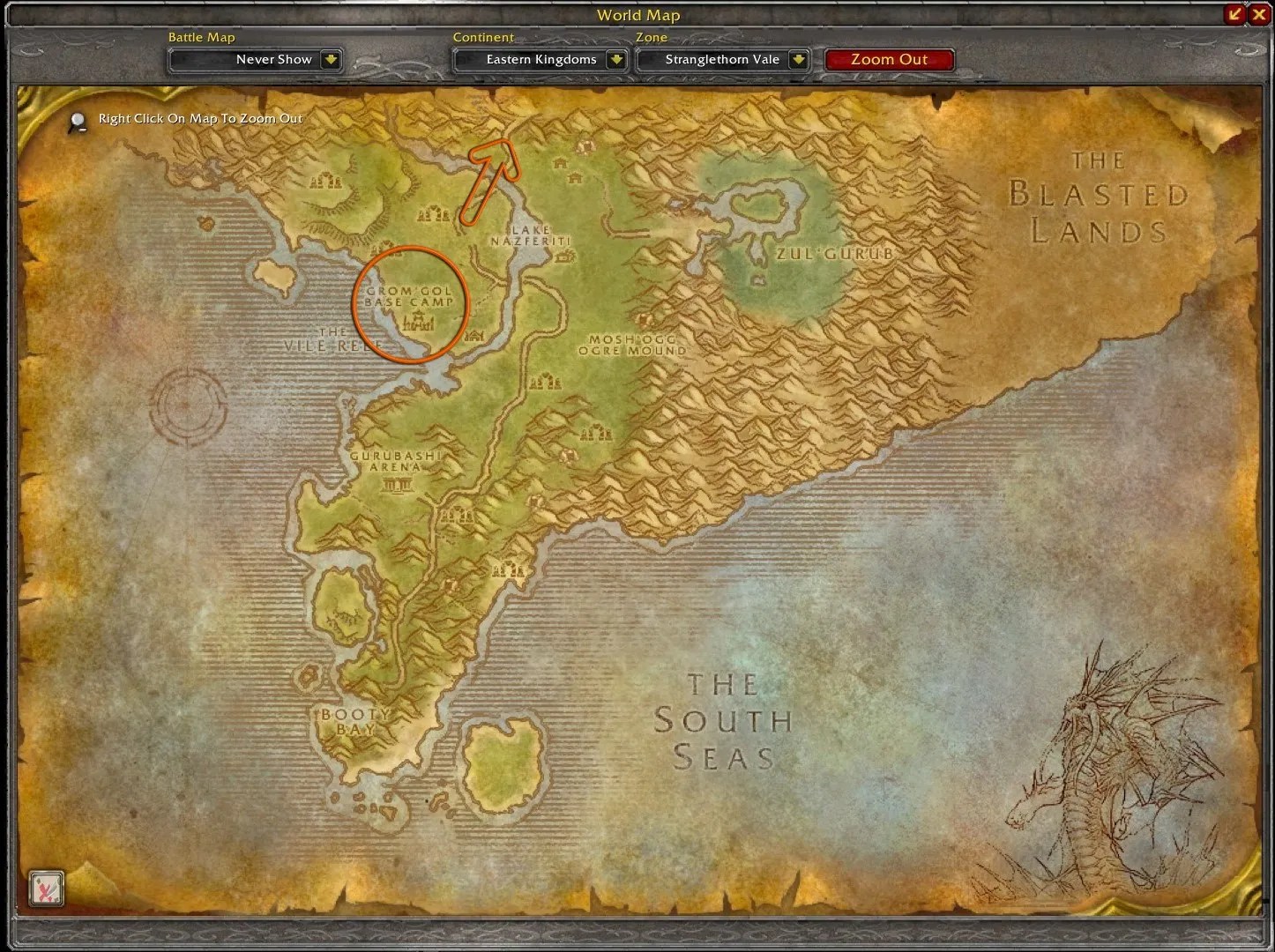
Task: Open the Continent dropdown showing Eastern Kingdoms
Action: click(x=540, y=59)
